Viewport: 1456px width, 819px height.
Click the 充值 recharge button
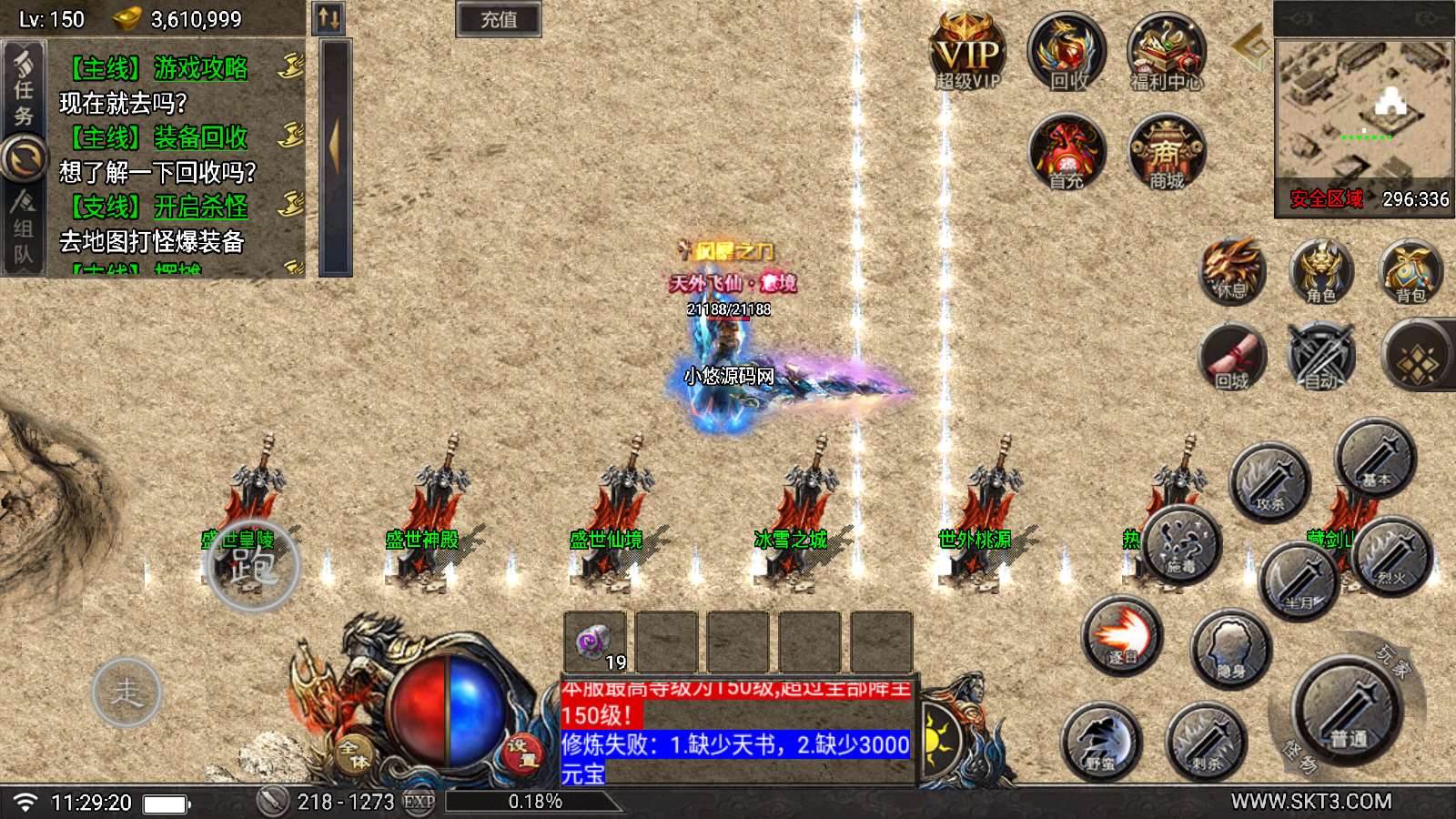pyautogui.click(x=498, y=19)
